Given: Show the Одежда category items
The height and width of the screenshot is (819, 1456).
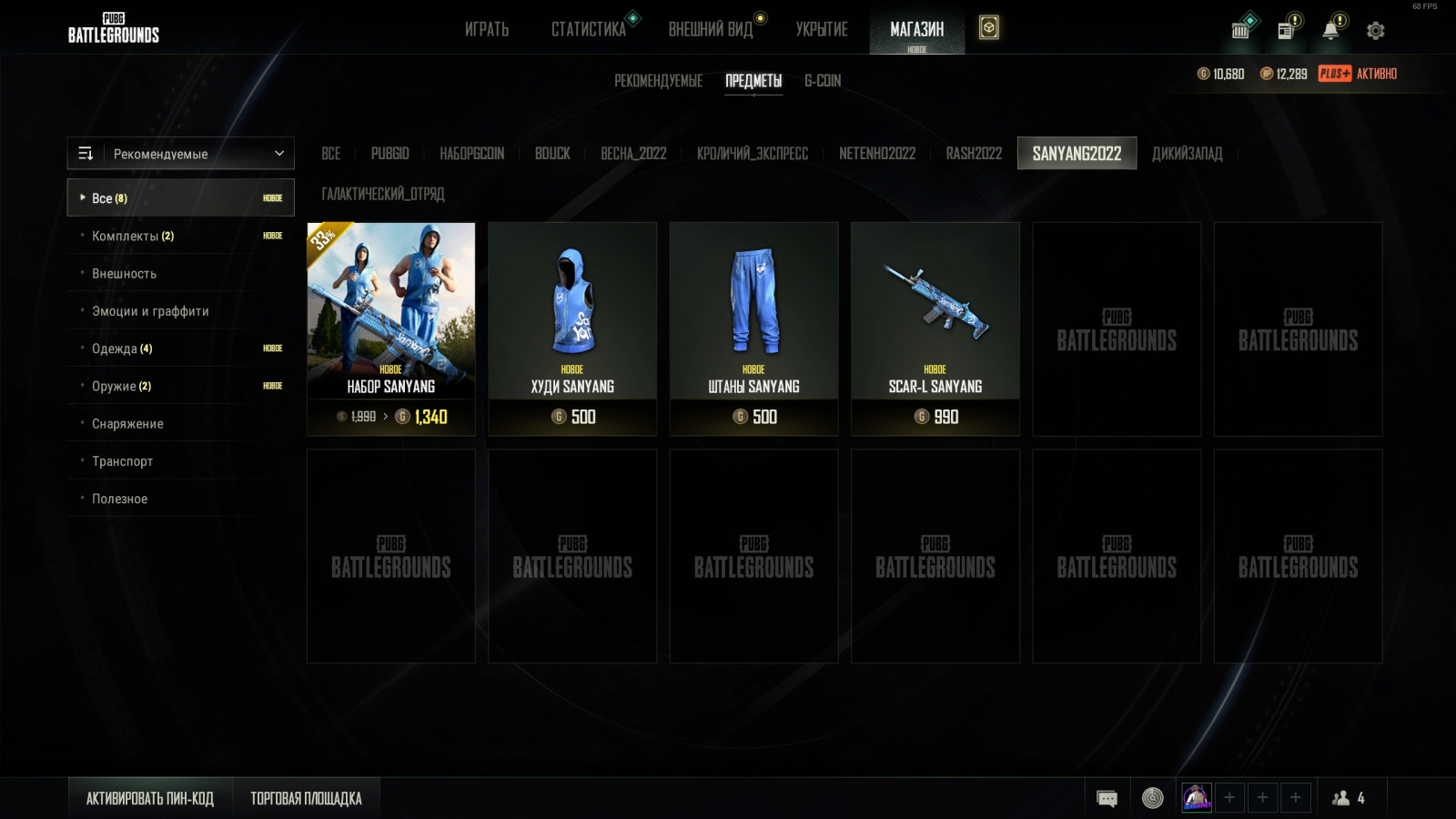Looking at the screenshot, I should tap(122, 349).
